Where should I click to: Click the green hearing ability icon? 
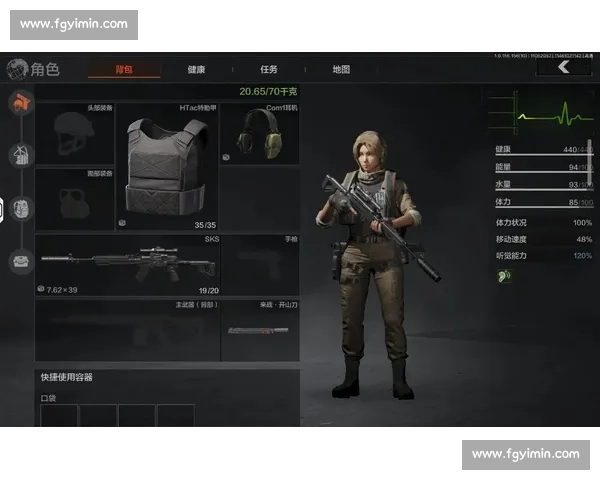505,275
